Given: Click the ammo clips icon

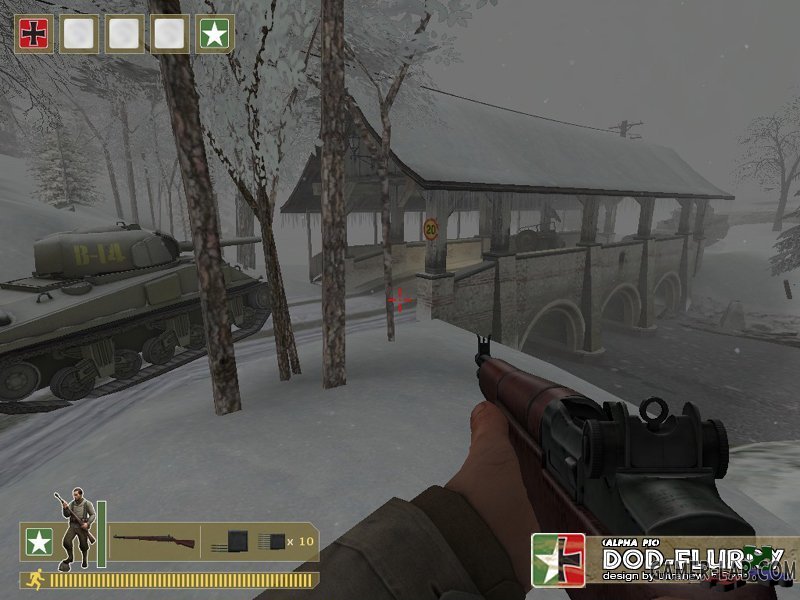Looking at the screenshot, I should tap(249, 542).
